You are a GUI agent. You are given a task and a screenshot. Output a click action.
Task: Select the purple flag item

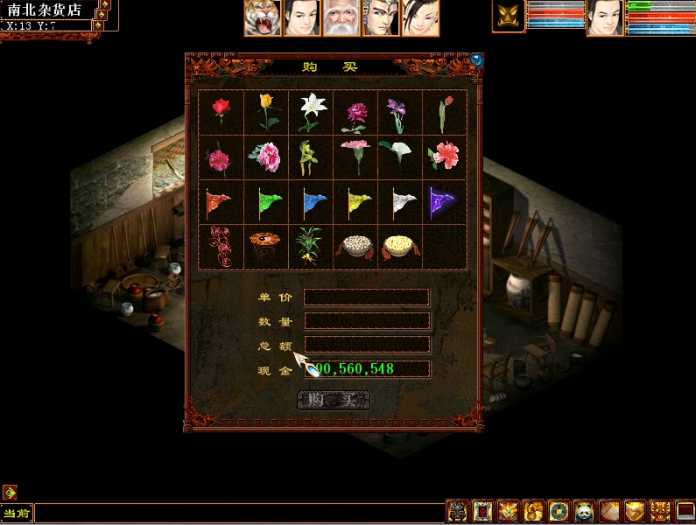pos(443,202)
